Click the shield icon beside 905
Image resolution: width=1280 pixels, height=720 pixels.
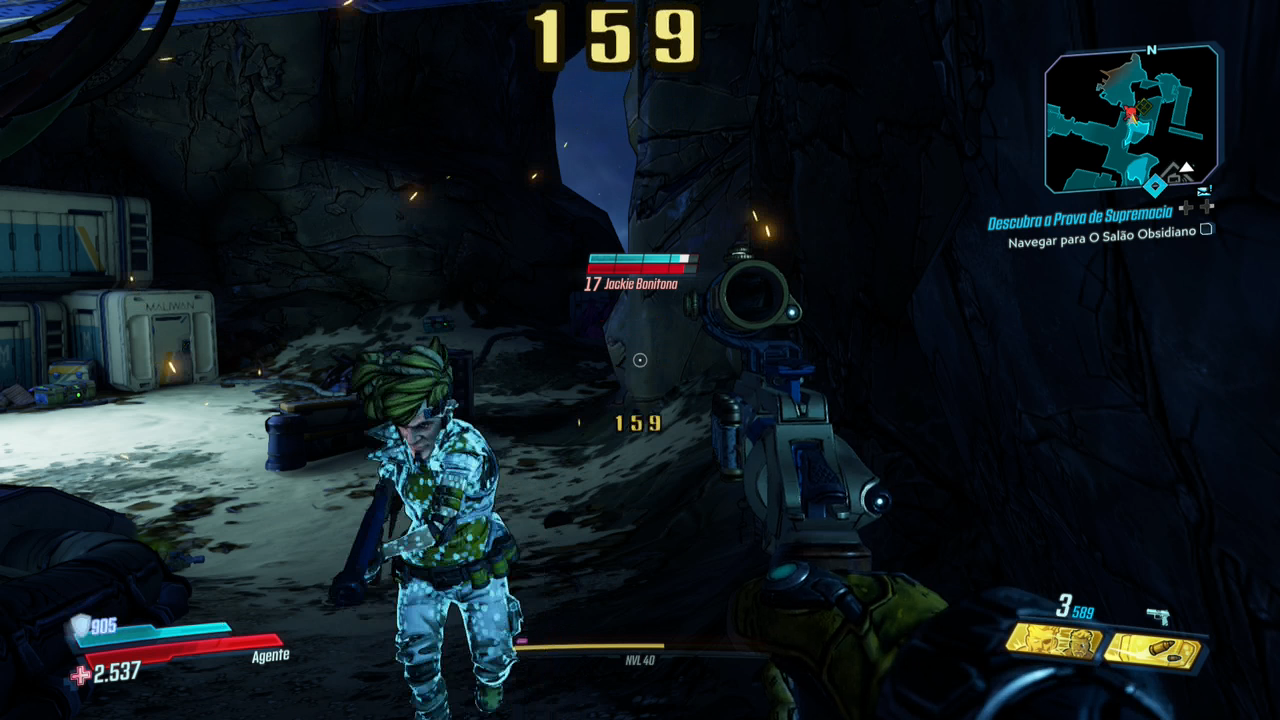click(x=80, y=627)
